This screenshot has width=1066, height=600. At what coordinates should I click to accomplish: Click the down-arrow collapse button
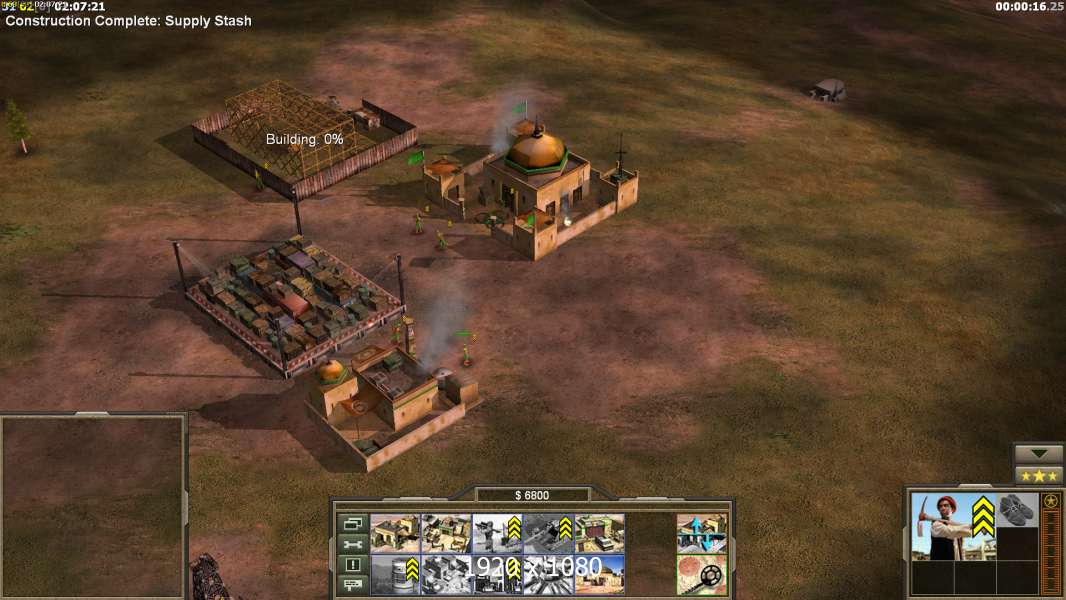1039,454
